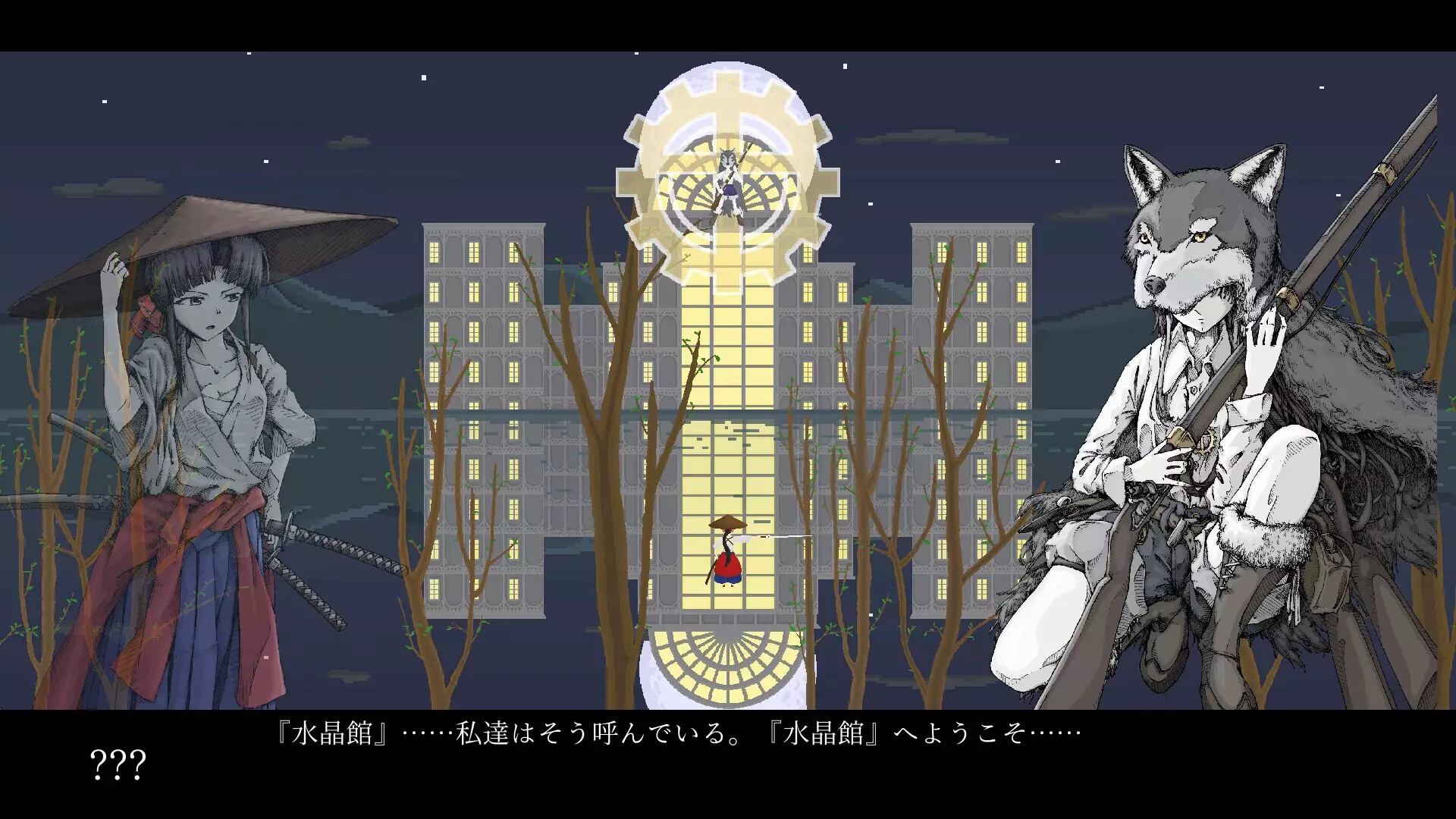Image resolution: width=1456 pixels, height=819 pixels.
Task: Click the player sprite in the illuminated corridor
Action: (x=726, y=554)
